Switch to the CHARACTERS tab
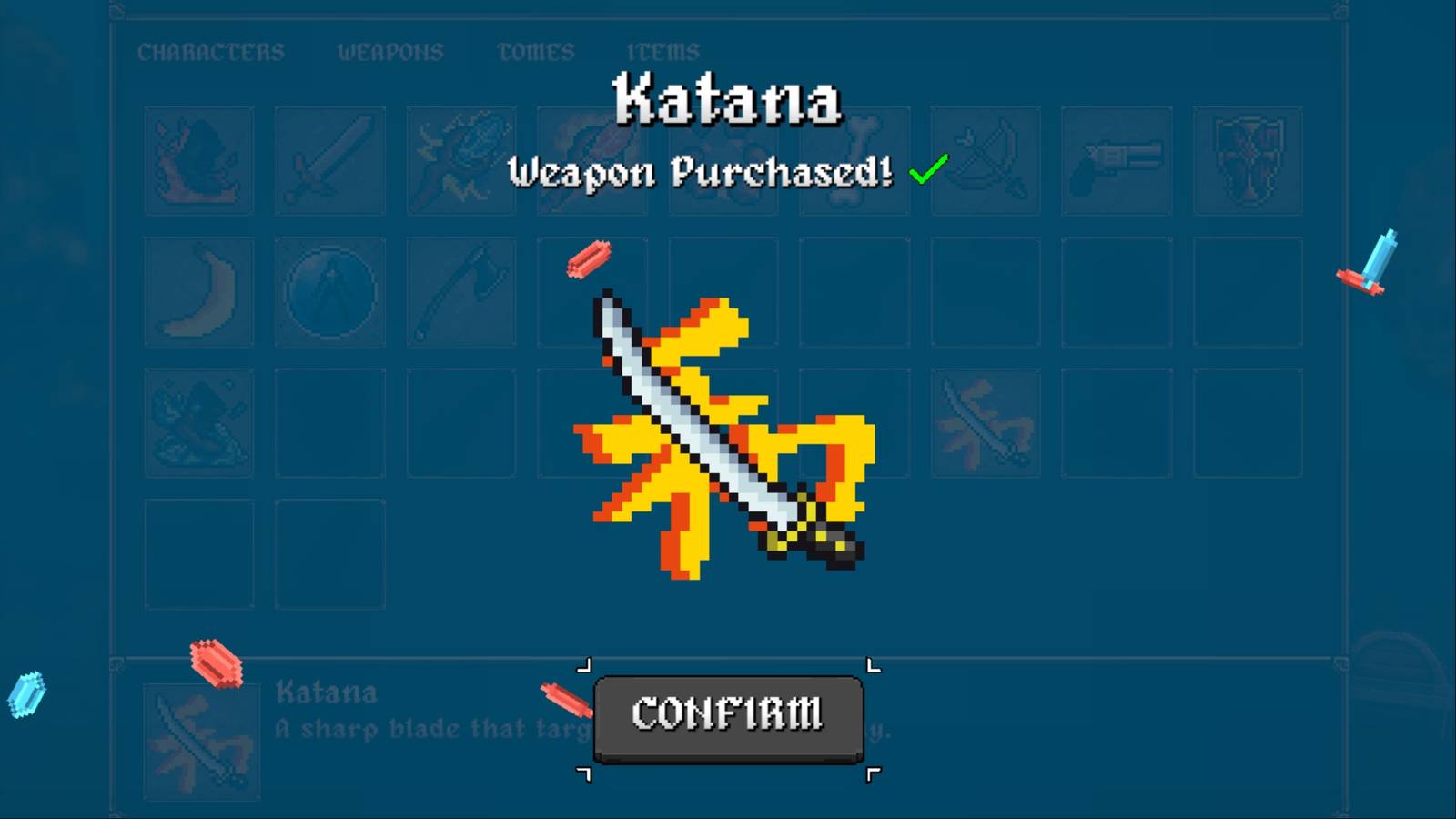Screen dimensions: 1456x819 [211, 52]
